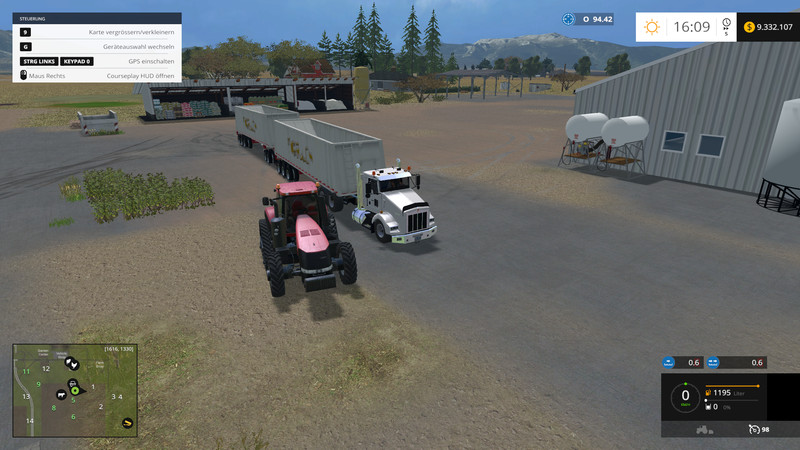800x450 pixels.
Task: Choose the yellow harvester marker on the minimap
Action: point(128,423)
